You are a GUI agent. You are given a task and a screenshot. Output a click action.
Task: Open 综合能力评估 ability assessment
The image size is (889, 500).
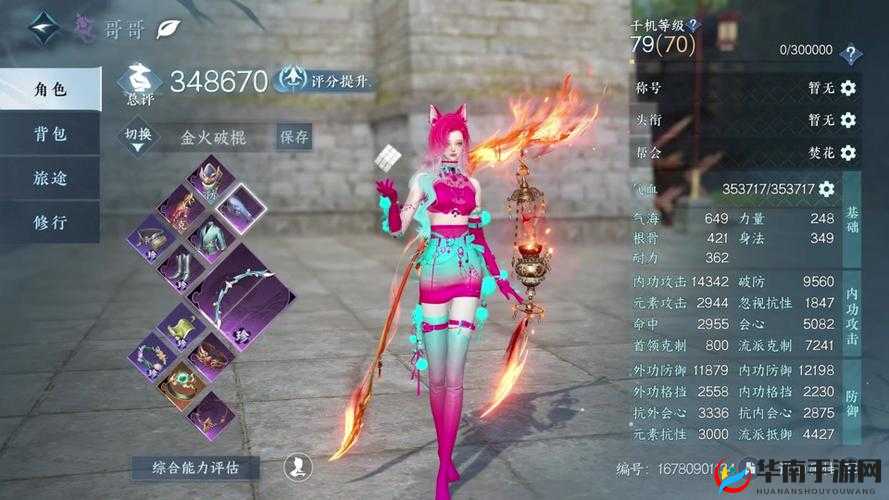click(x=196, y=466)
